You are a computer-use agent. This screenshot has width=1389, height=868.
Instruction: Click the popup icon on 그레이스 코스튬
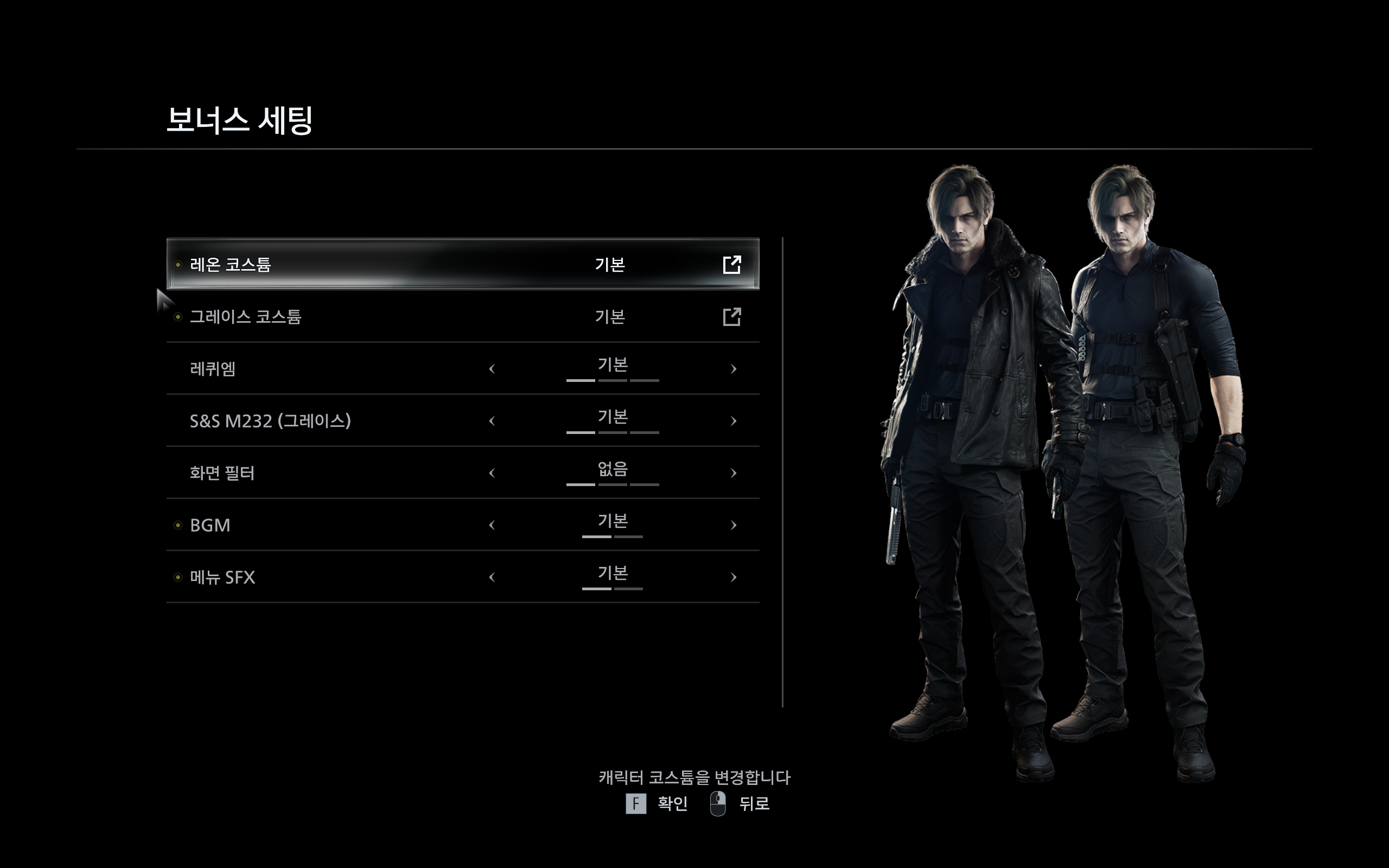pos(732,317)
